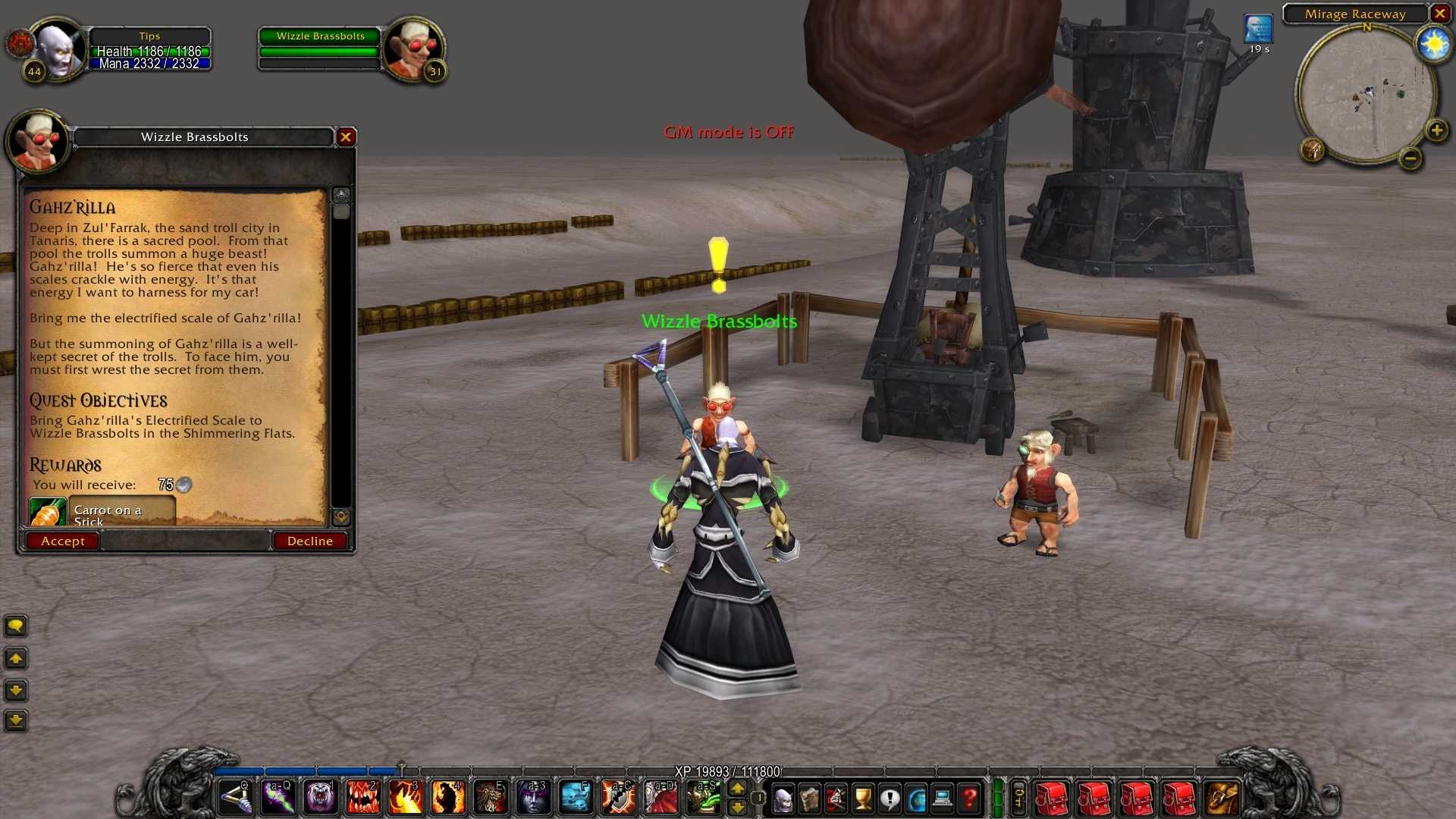
Task: Click the player character portrait
Action: coord(58,49)
